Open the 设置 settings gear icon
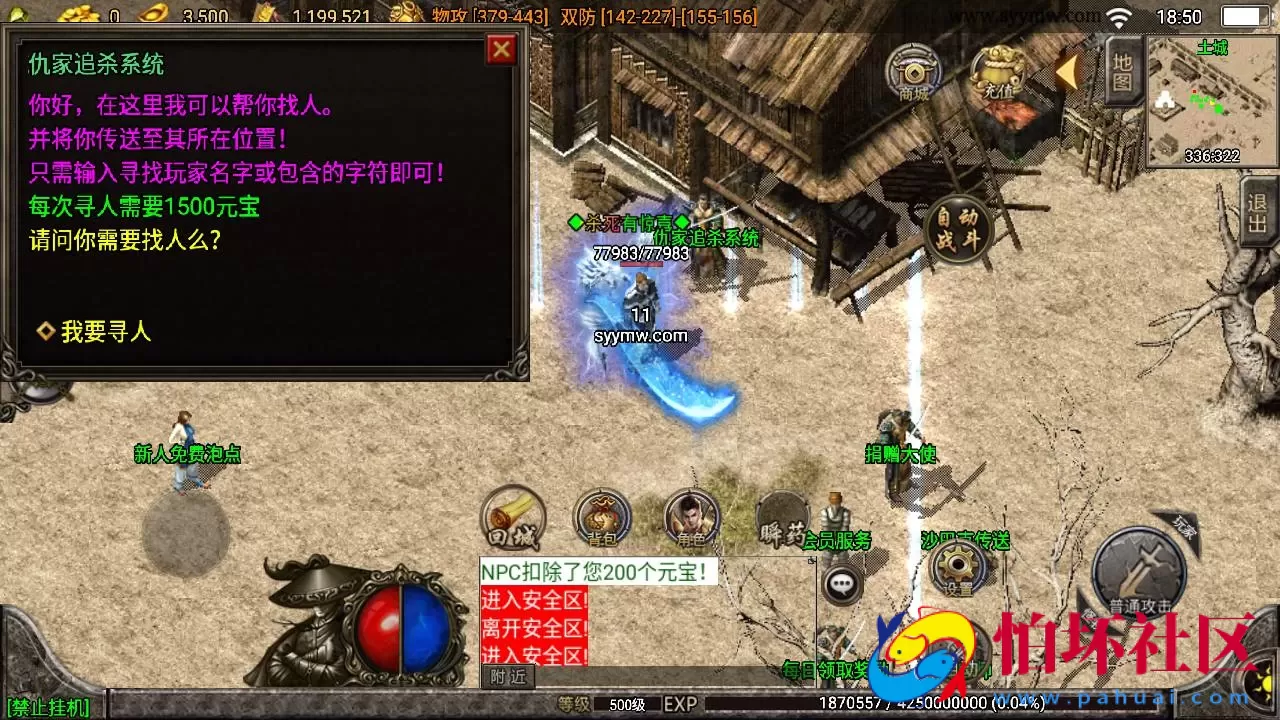 [956, 567]
